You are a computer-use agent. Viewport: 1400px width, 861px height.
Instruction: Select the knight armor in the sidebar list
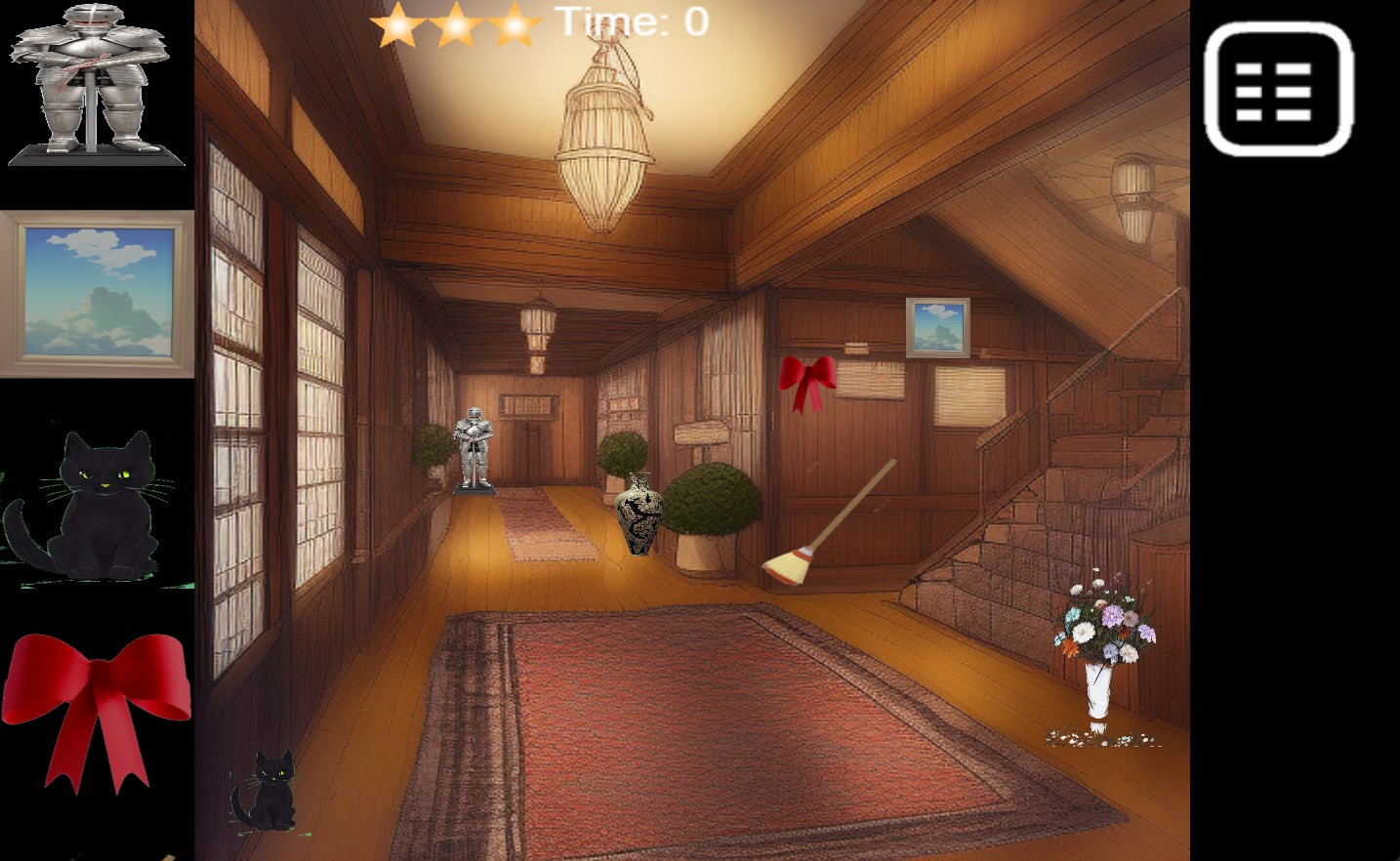coord(95,83)
